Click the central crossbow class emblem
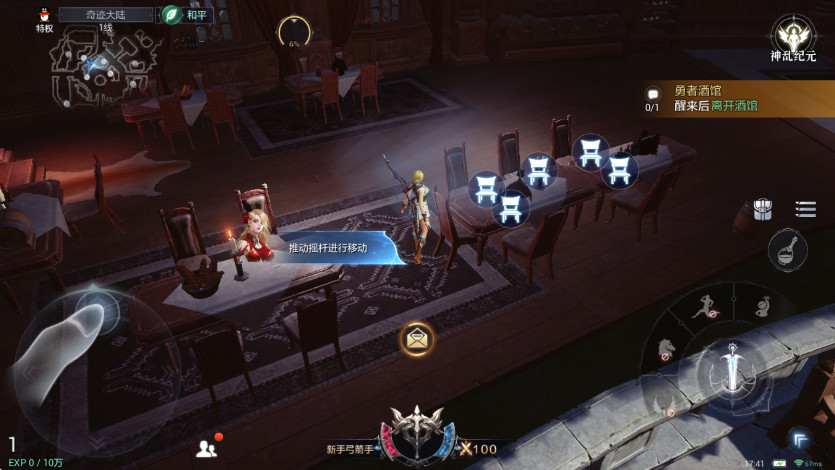 [x=417, y=432]
